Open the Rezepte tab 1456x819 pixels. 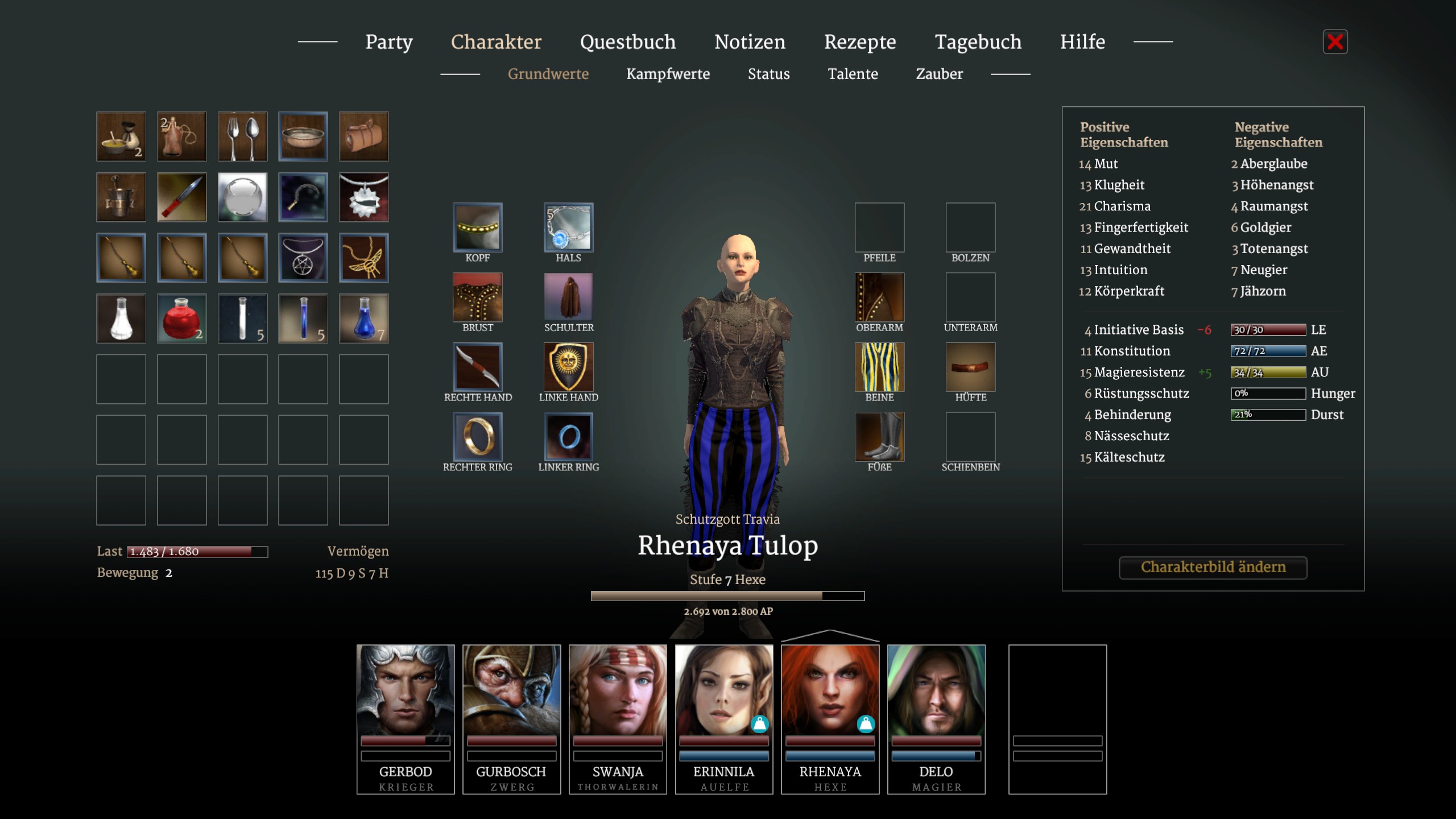tap(860, 42)
